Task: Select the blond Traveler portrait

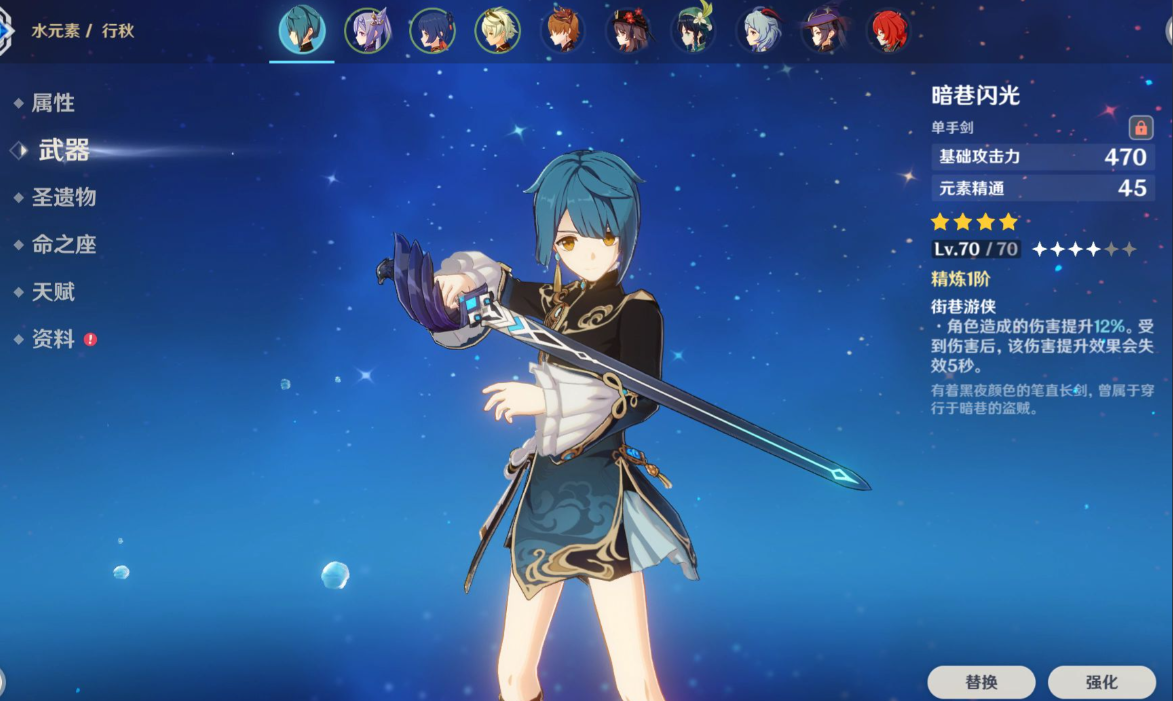Action: (x=498, y=31)
